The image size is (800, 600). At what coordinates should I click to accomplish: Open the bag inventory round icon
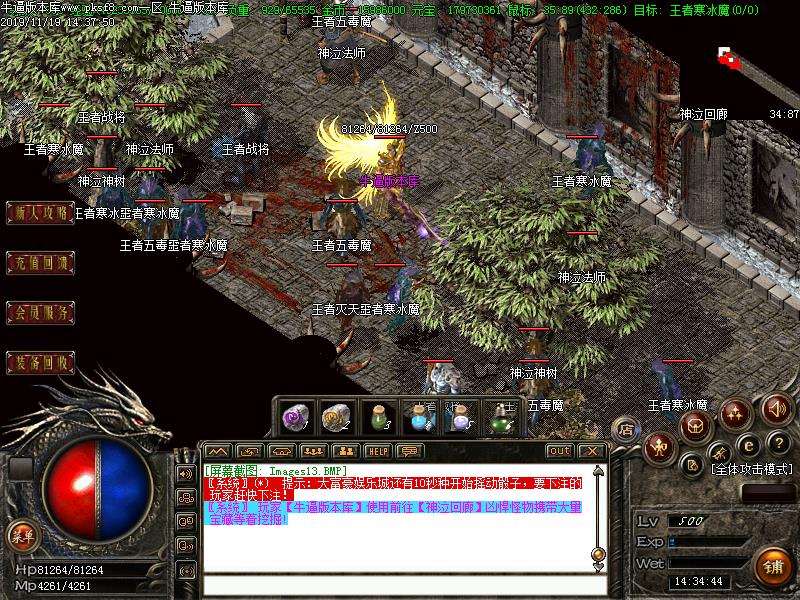point(697,425)
